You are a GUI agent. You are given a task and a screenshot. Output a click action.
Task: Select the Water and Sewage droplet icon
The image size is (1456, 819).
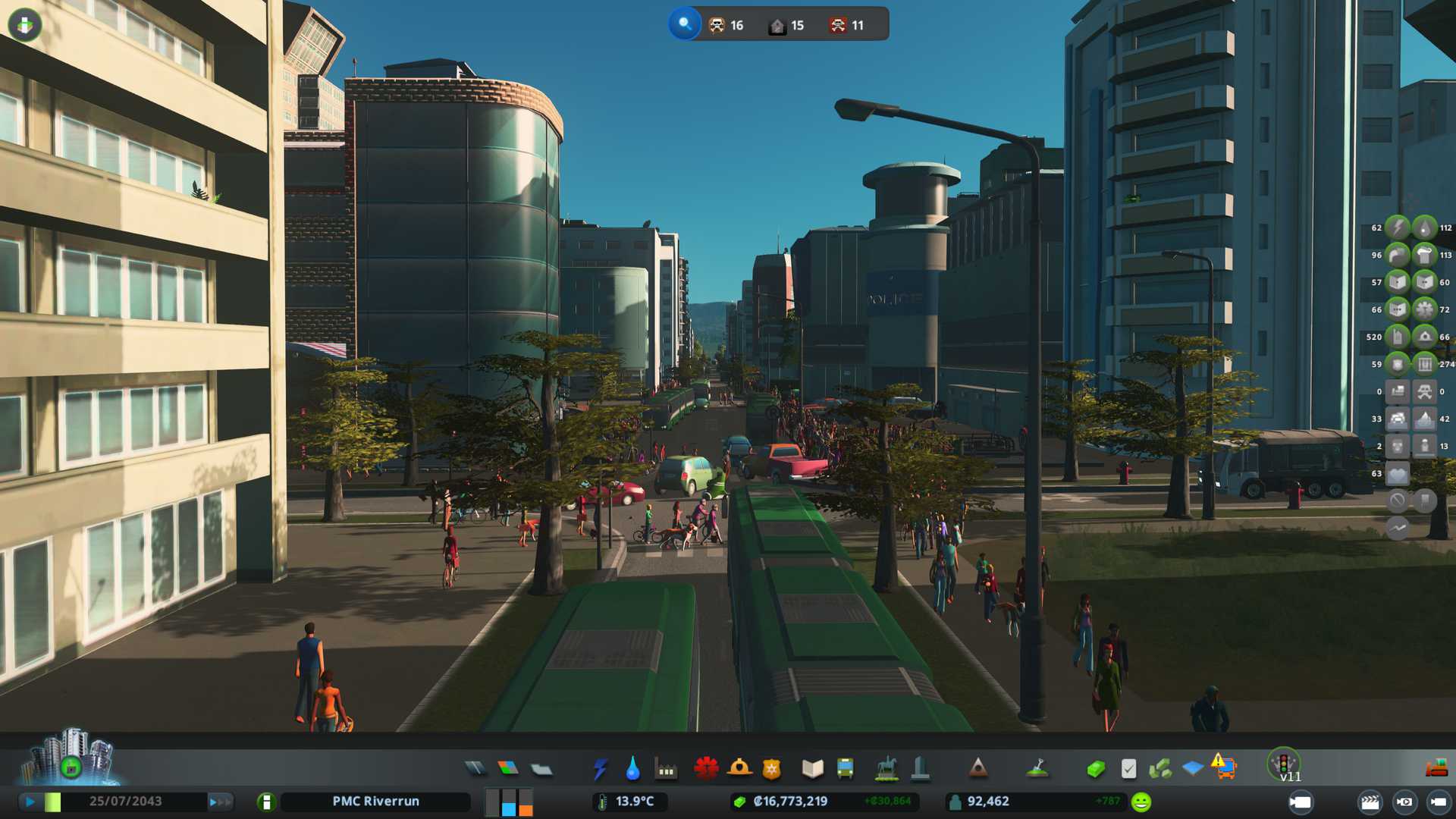pos(632,769)
